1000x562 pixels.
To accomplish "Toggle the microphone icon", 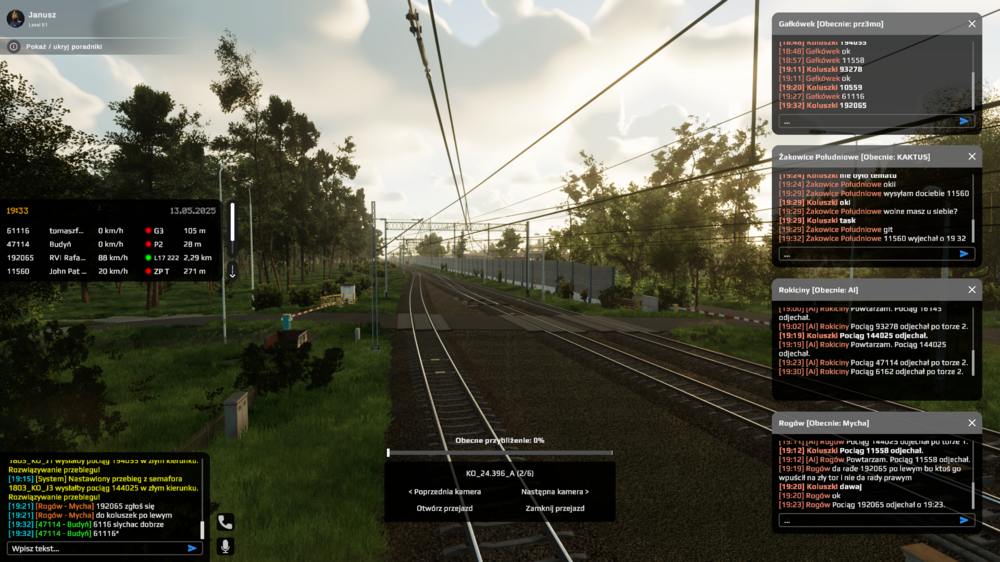I will tap(225, 546).
